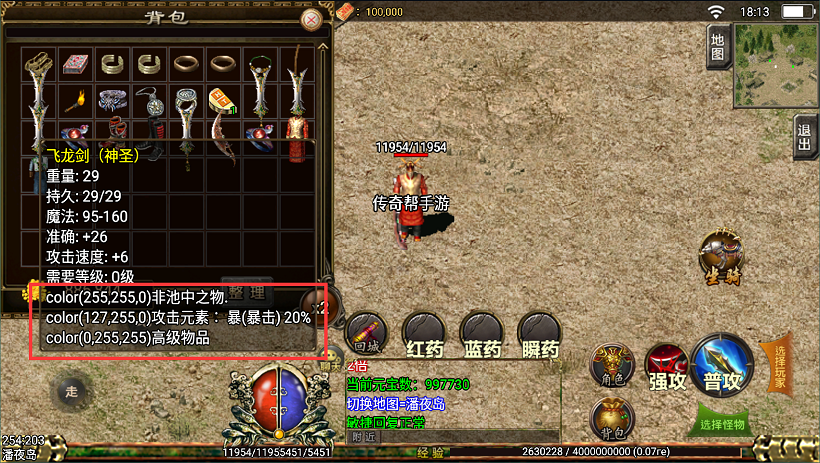This screenshot has width=820, height=463.
Task: Tap the walk (走) toggle button
Action: [x=69, y=390]
